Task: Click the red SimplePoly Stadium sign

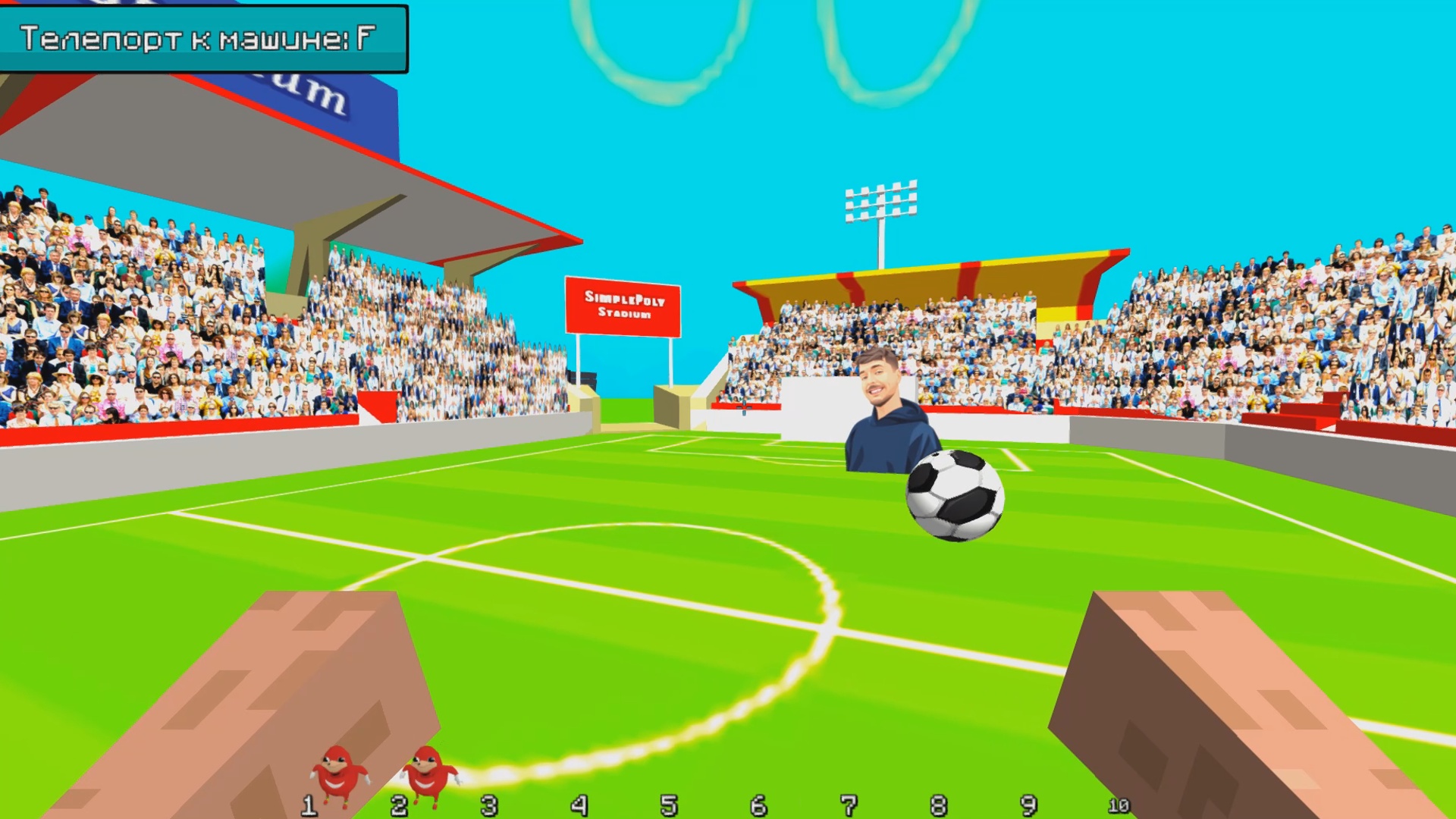Action: tap(623, 303)
